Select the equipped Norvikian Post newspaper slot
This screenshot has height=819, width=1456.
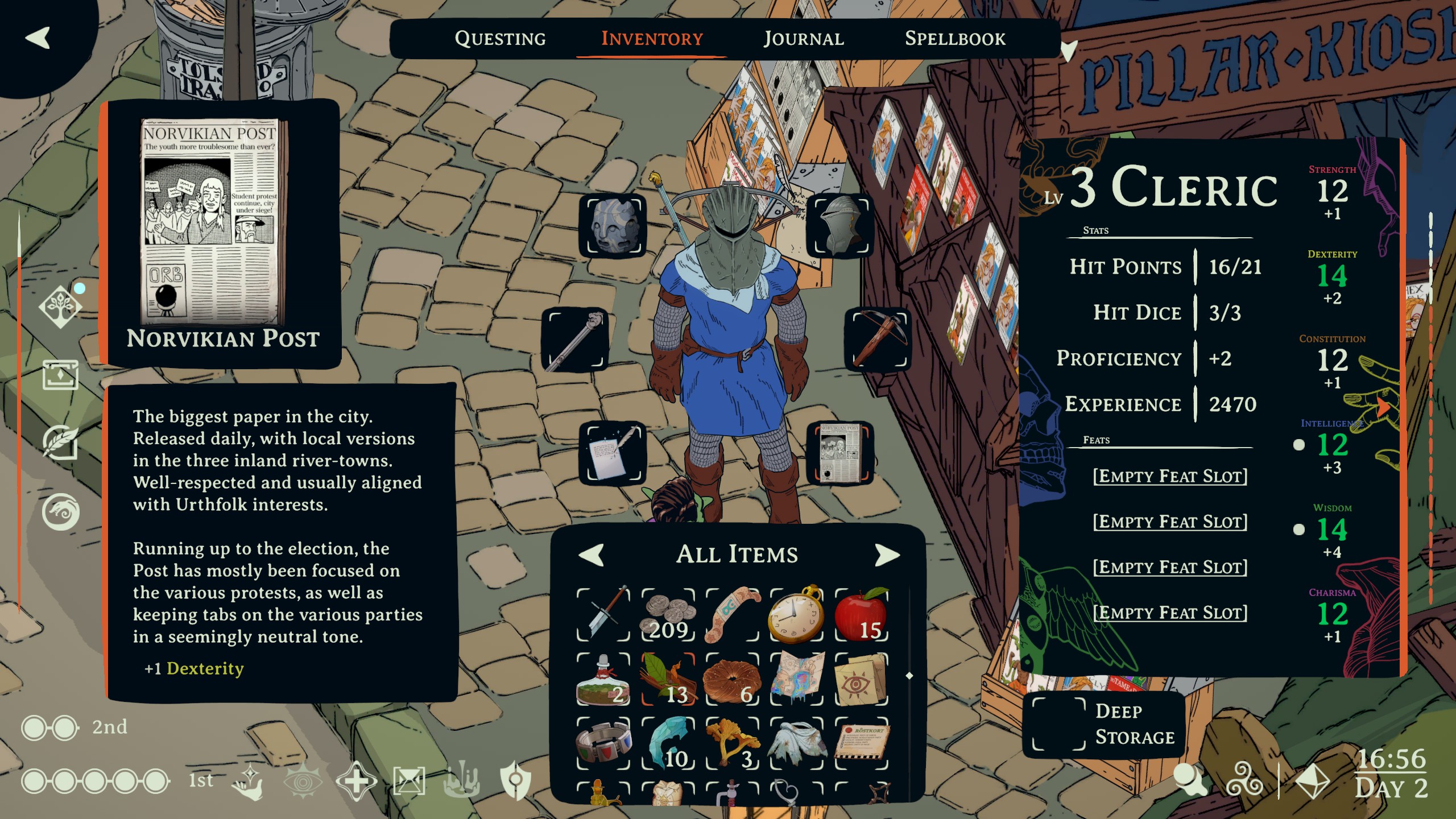pyautogui.click(x=840, y=453)
